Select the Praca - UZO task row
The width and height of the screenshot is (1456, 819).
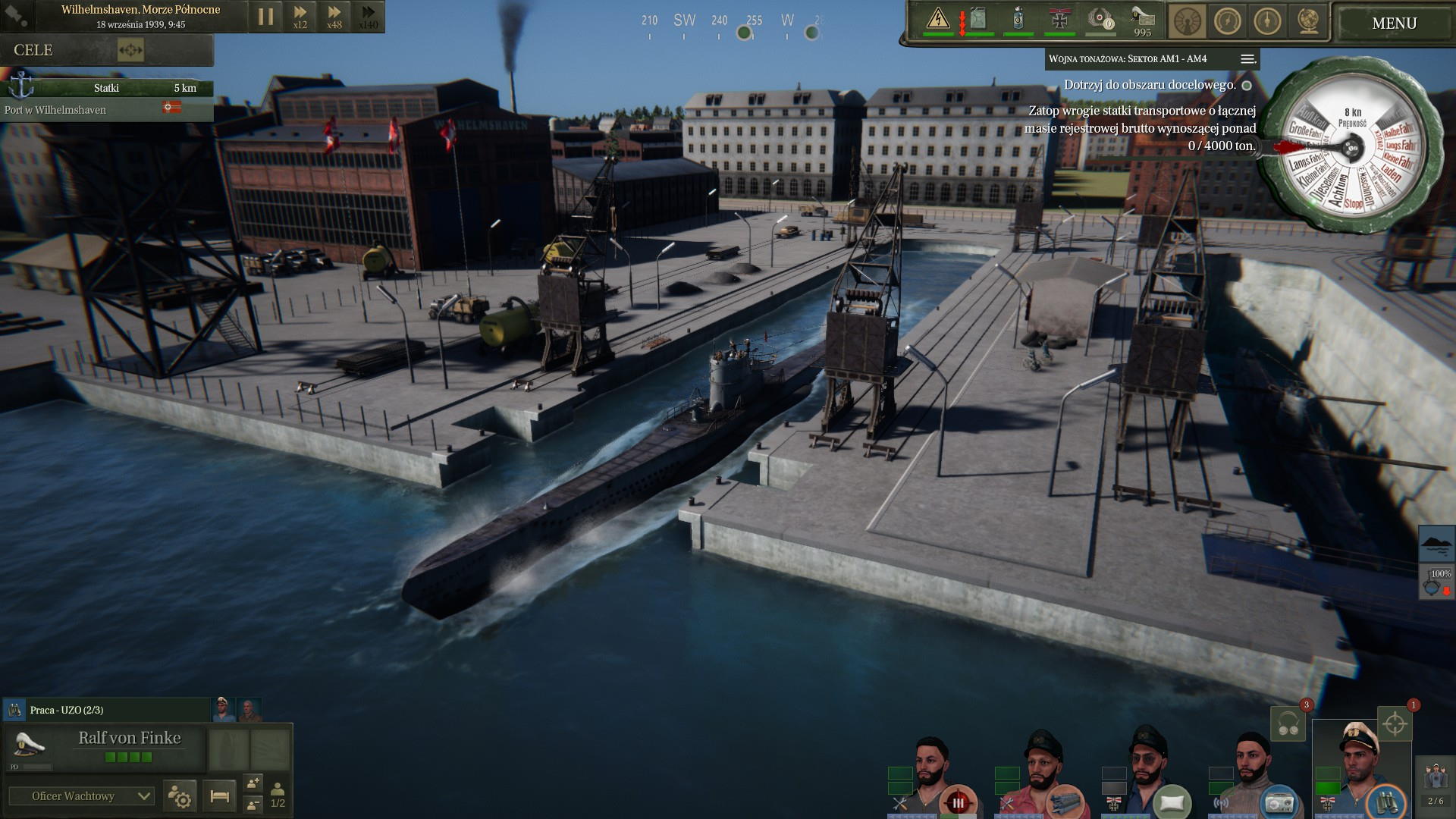click(106, 711)
